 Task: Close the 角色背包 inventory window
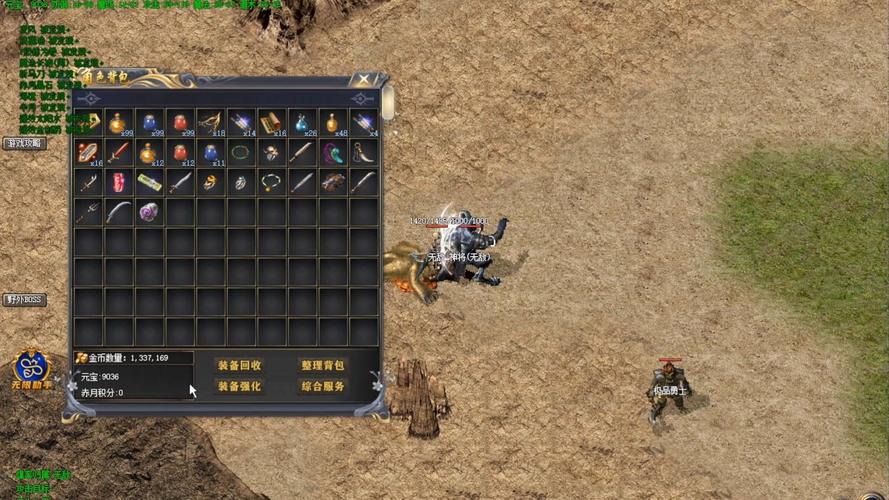(x=365, y=80)
